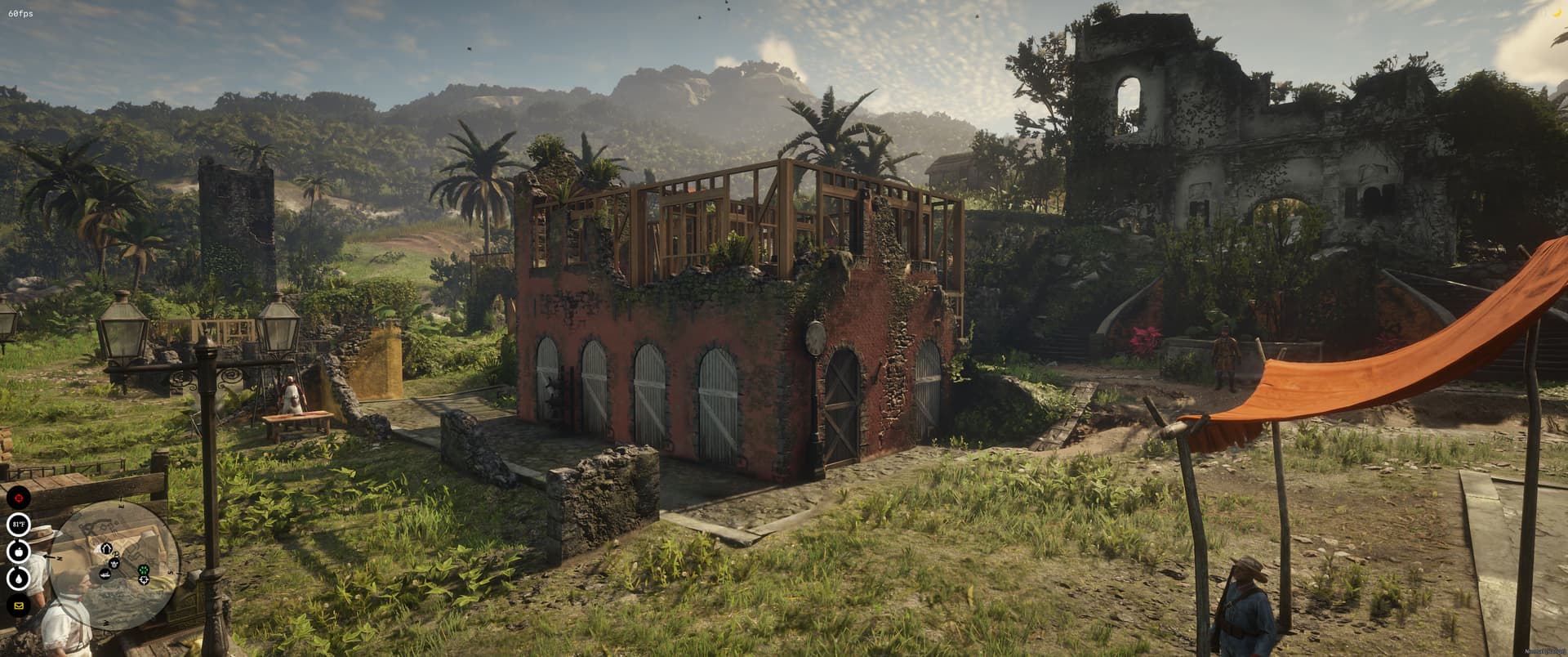
Task: Select the crown marker on the minimap
Action: [114, 565]
